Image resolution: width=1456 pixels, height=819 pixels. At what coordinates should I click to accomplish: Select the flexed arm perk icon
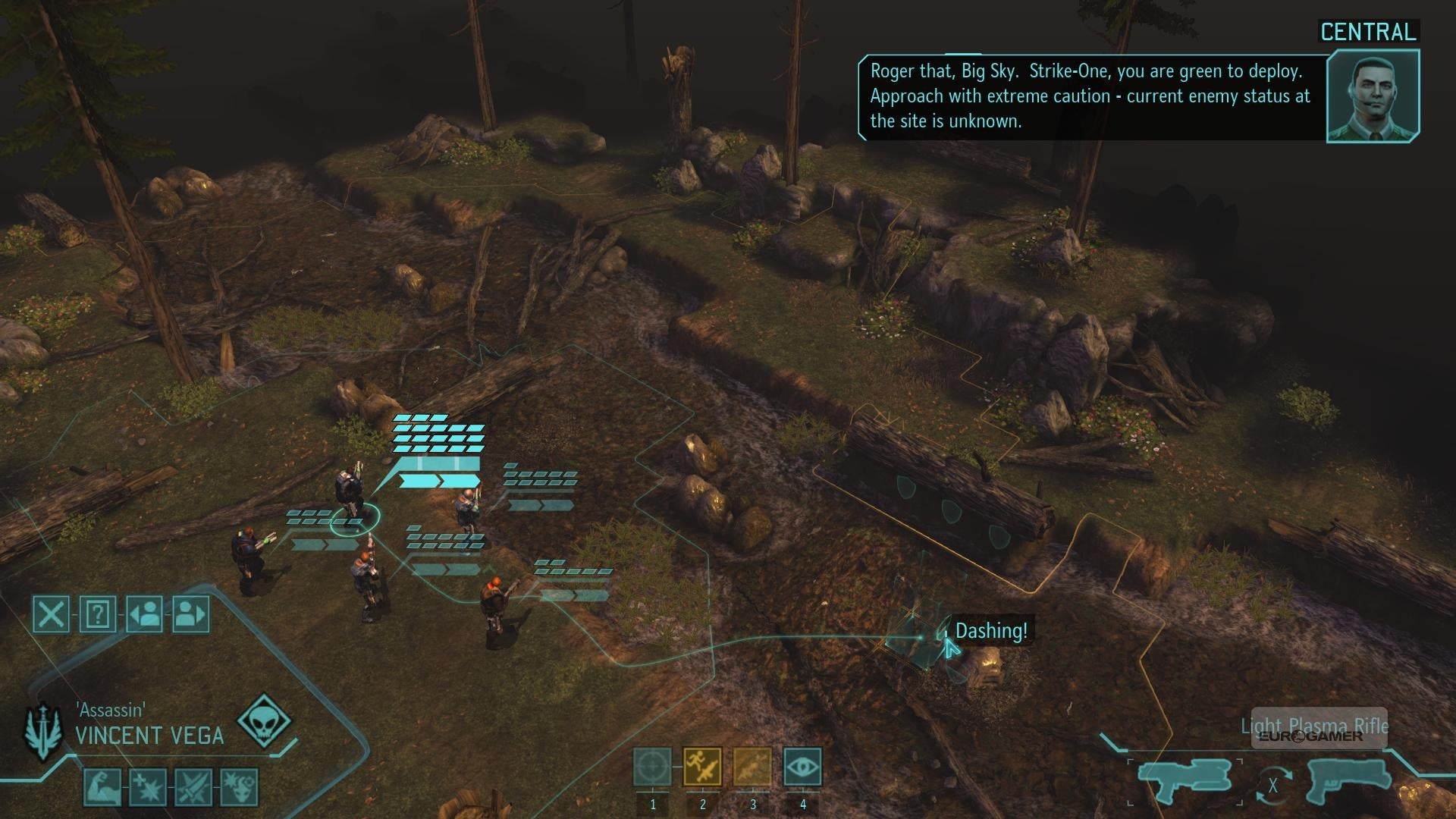click(x=102, y=786)
